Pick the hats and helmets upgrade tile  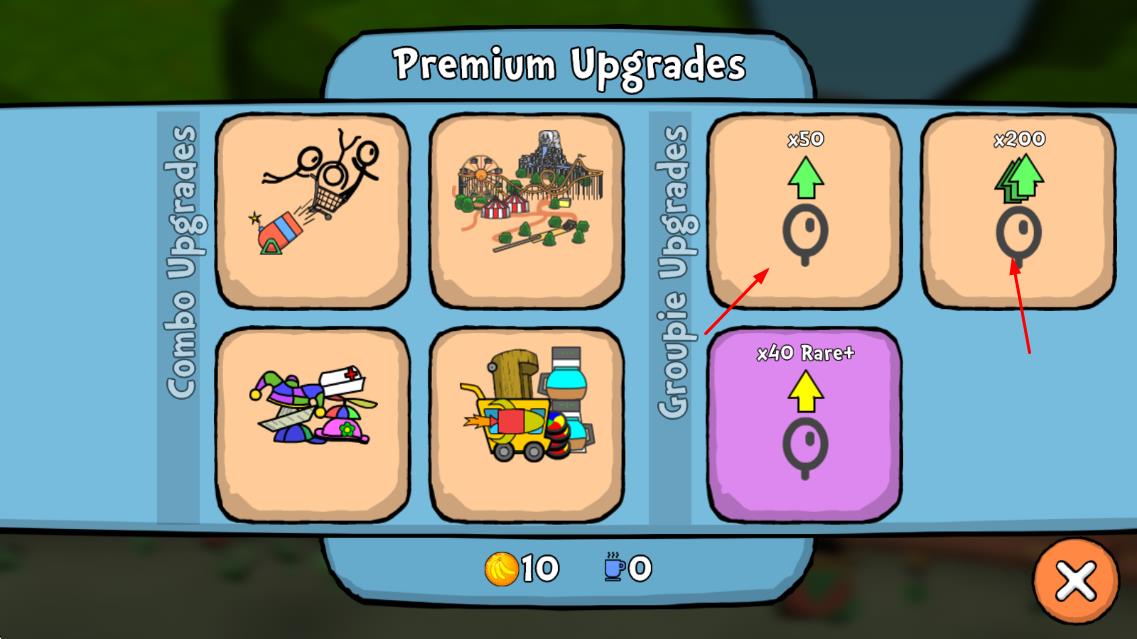pos(313,424)
